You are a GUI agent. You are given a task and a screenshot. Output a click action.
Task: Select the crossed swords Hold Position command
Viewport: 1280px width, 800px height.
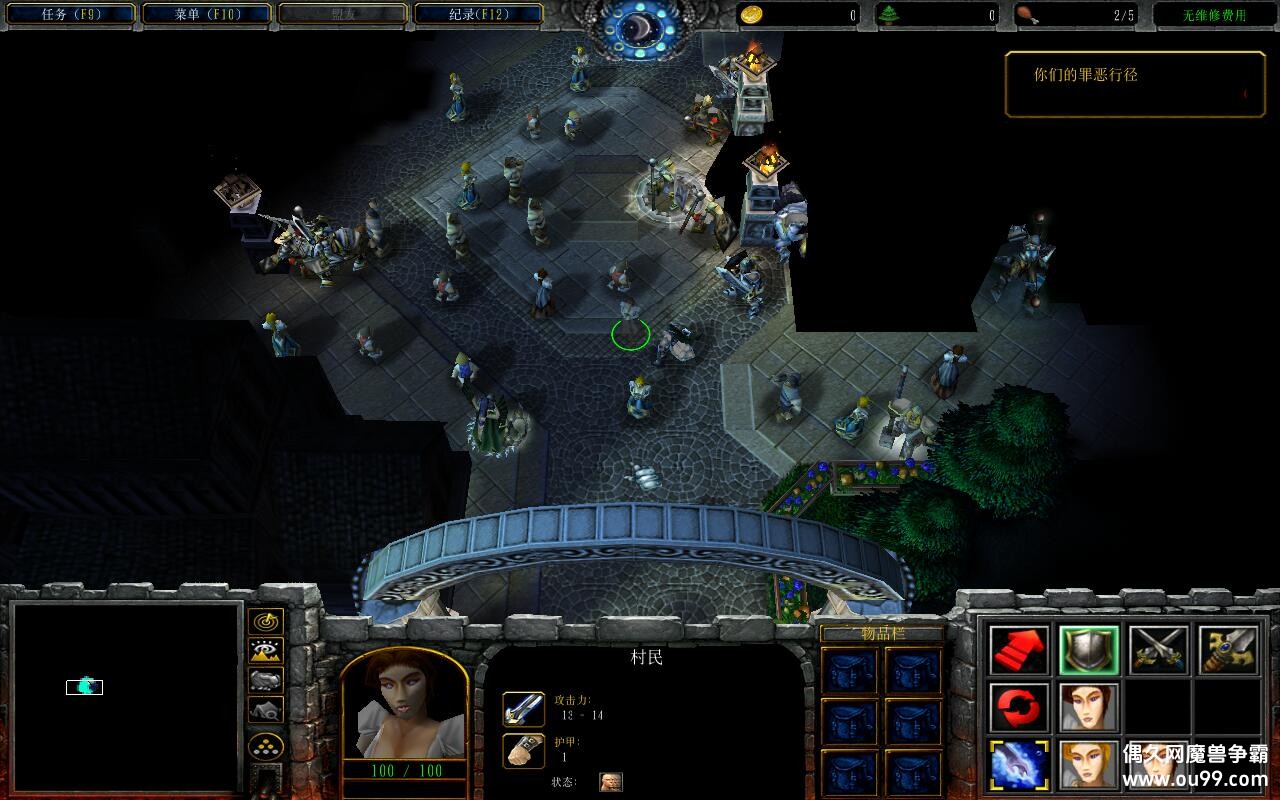1159,650
